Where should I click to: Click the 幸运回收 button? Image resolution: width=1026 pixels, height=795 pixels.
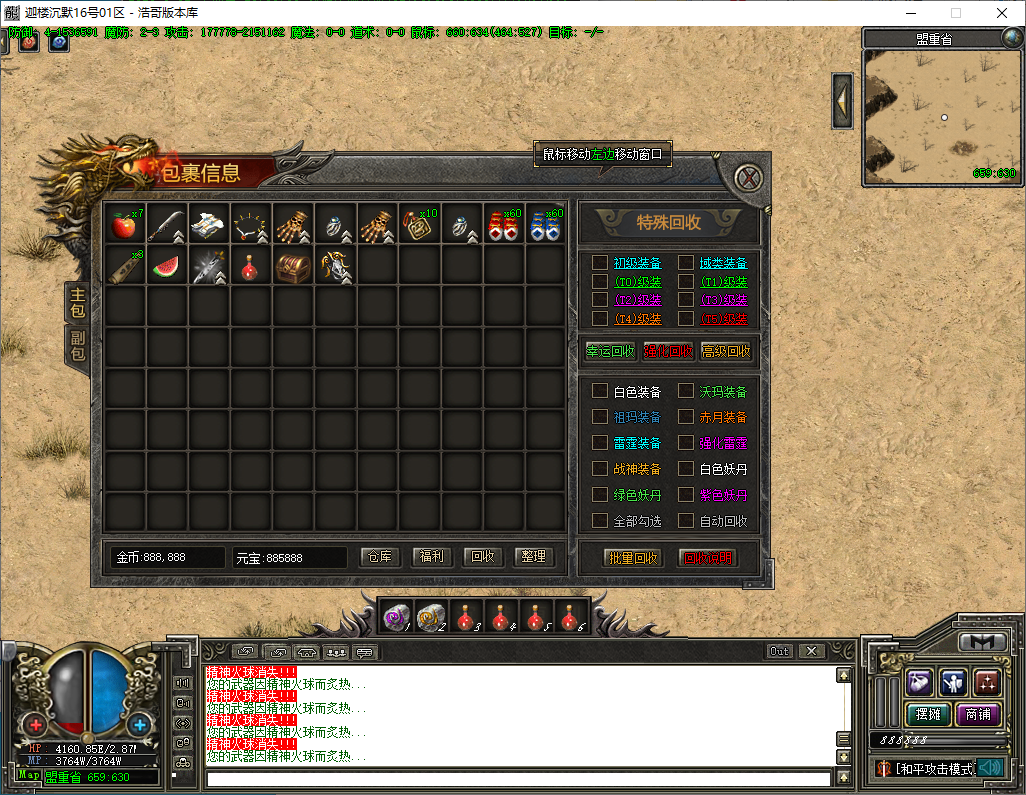point(610,352)
